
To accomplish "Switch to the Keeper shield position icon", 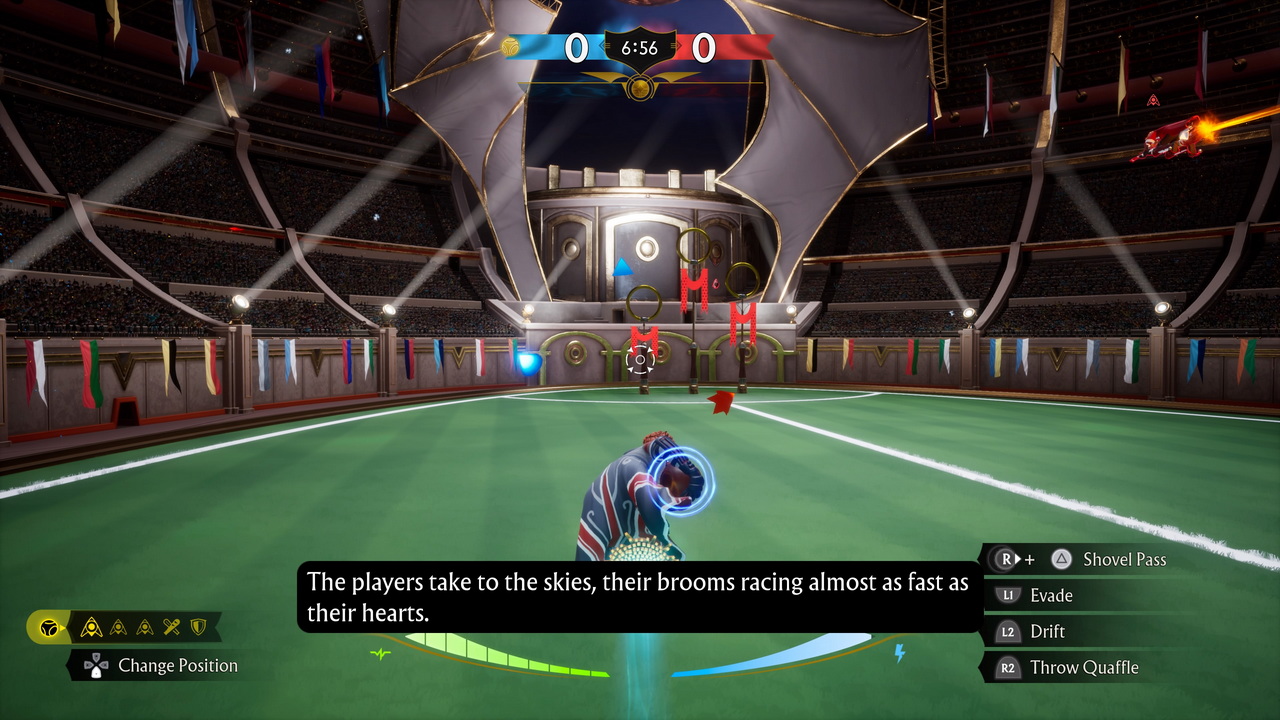I will [198, 627].
